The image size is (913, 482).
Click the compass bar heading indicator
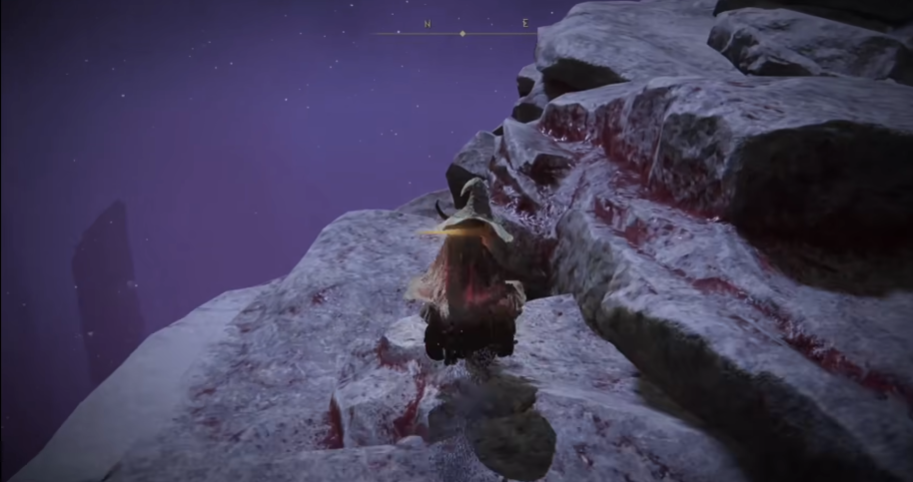[x=462, y=34]
